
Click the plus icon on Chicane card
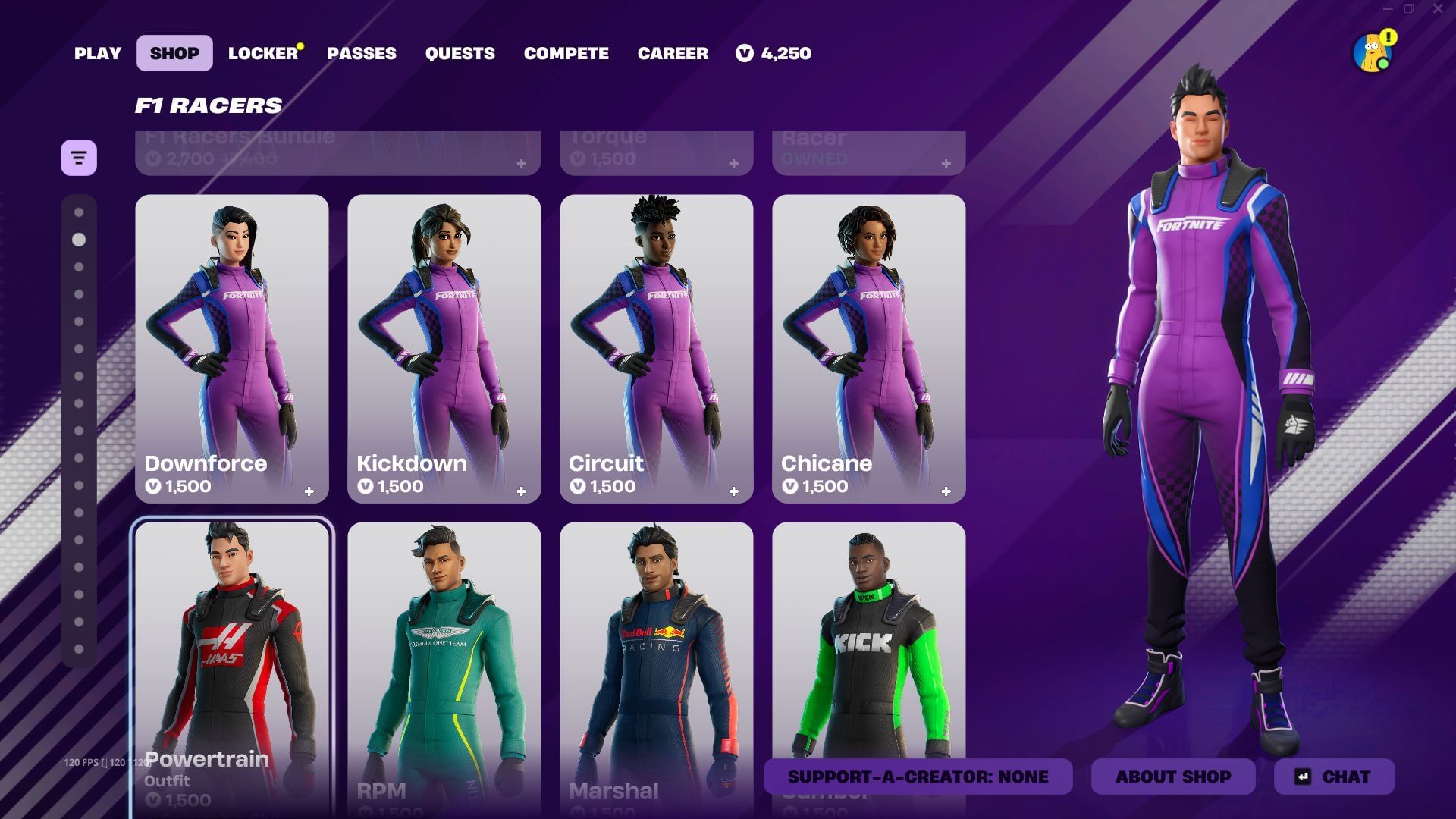tap(947, 490)
